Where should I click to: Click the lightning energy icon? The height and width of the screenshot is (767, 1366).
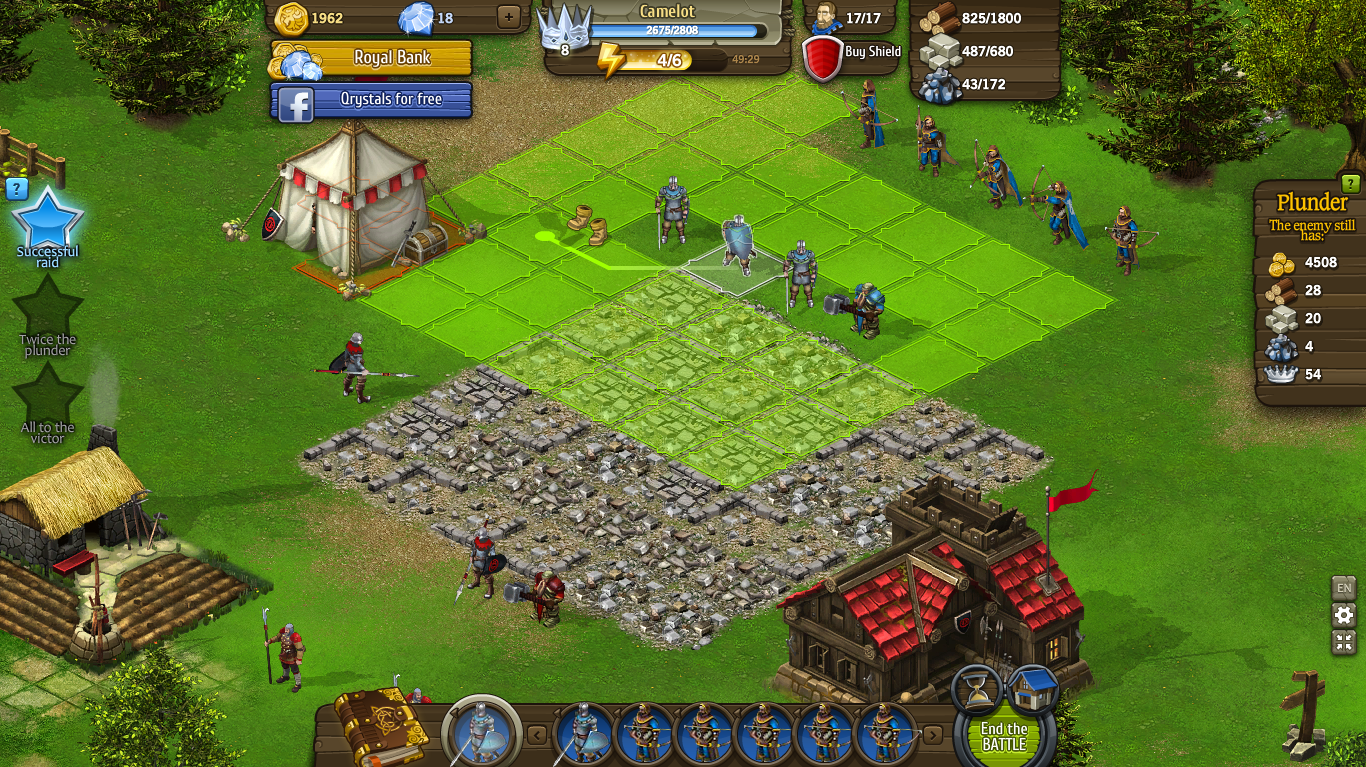pos(613,61)
